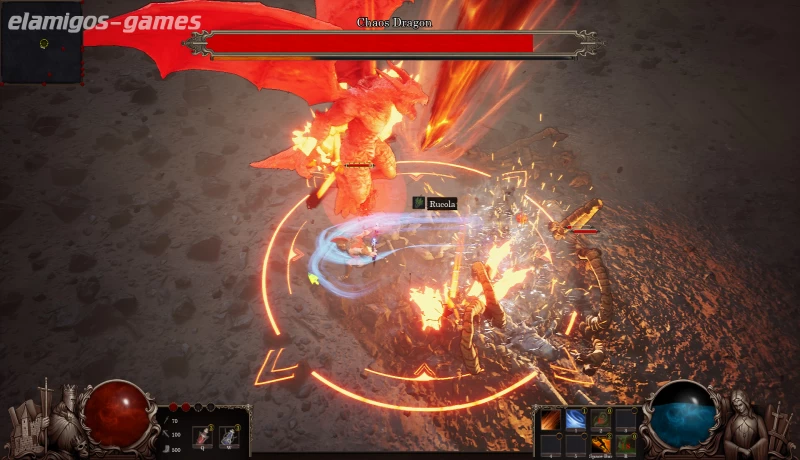The image size is (800, 460).
Task: Trigger the orange fire strike skill
Action: tap(601, 443)
